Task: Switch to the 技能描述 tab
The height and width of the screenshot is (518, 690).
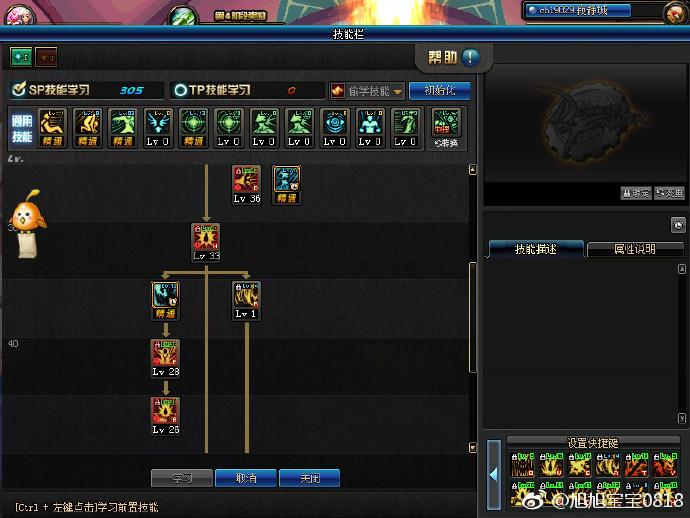Action: click(x=535, y=249)
